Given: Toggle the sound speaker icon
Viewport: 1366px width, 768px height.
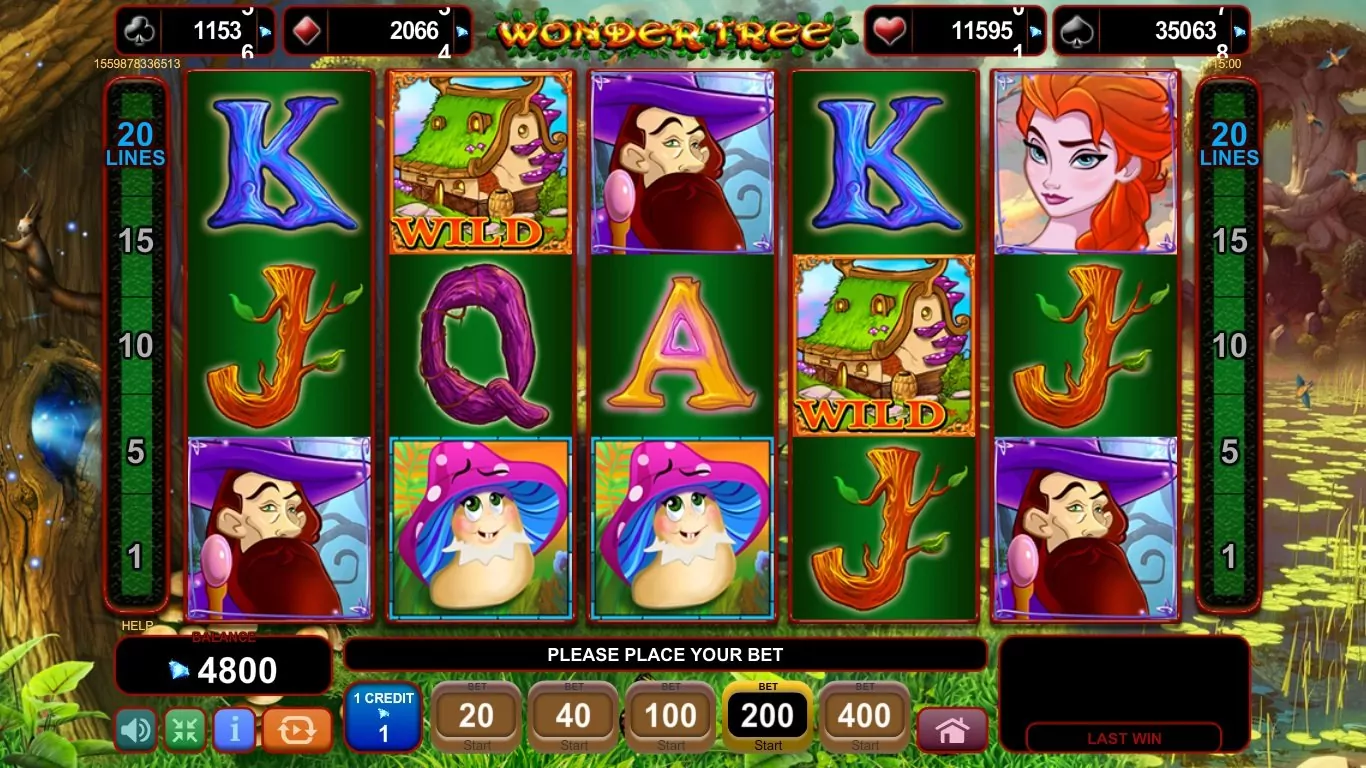Looking at the screenshot, I should pyautogui.click(x=136, y=730).
